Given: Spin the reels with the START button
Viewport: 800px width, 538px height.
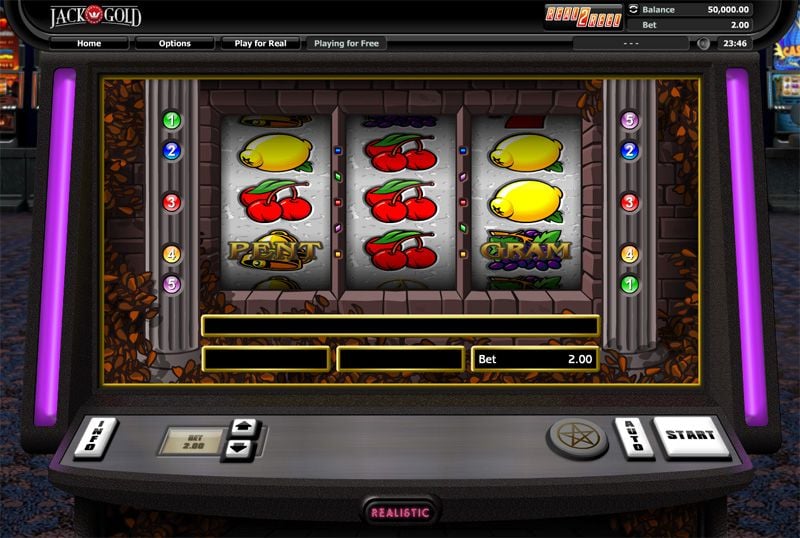Looking at the screenshot, I should [x=692, y=436].
